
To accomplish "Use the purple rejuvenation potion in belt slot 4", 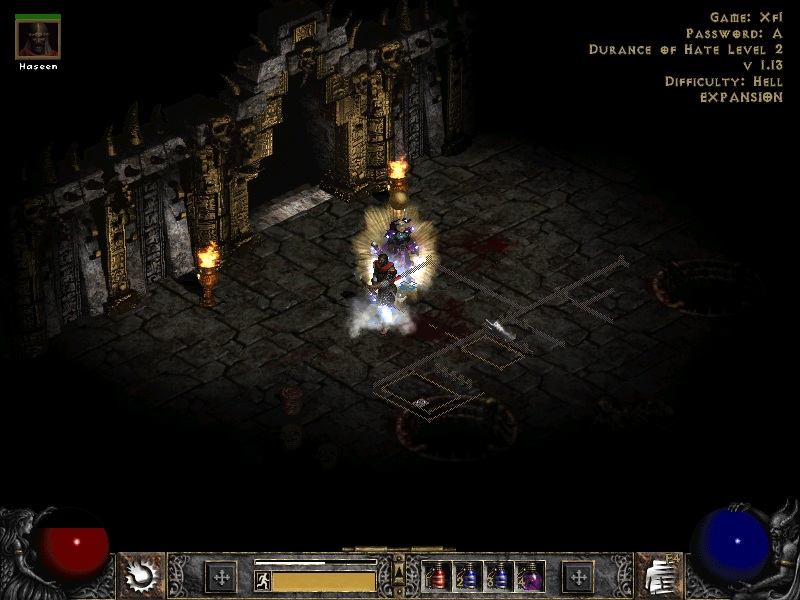I will click(530, 577).
